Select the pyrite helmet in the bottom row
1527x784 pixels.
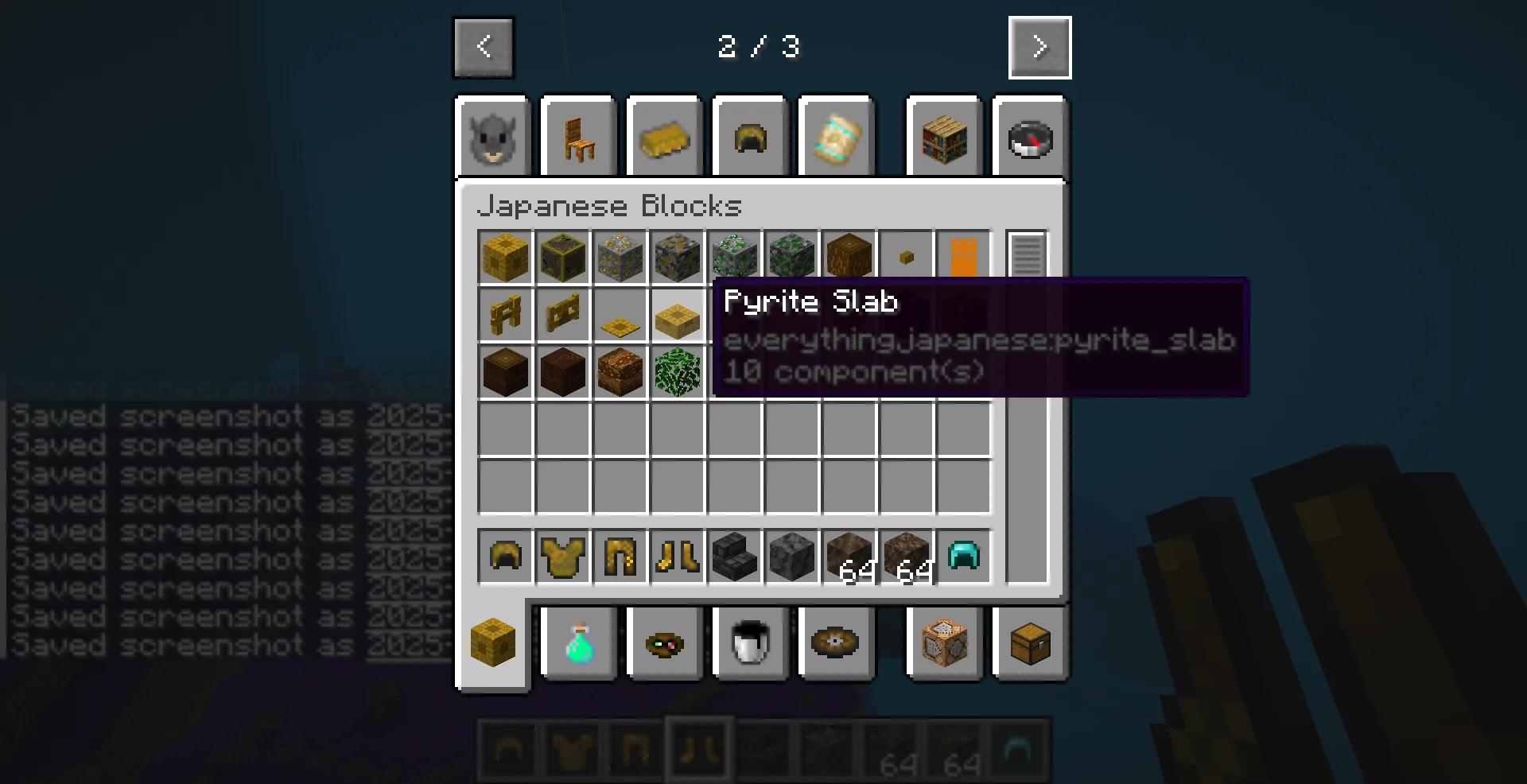coord(506,557)
